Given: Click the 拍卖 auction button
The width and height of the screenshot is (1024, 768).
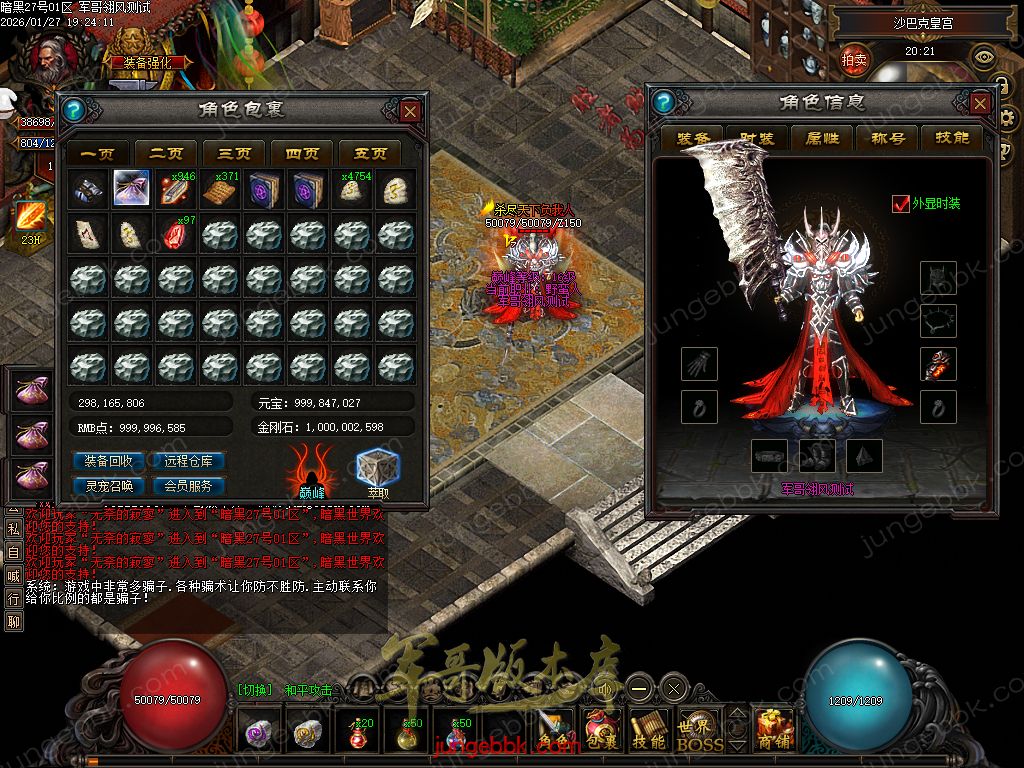Looking at the screenshot, I should (854, 60).
